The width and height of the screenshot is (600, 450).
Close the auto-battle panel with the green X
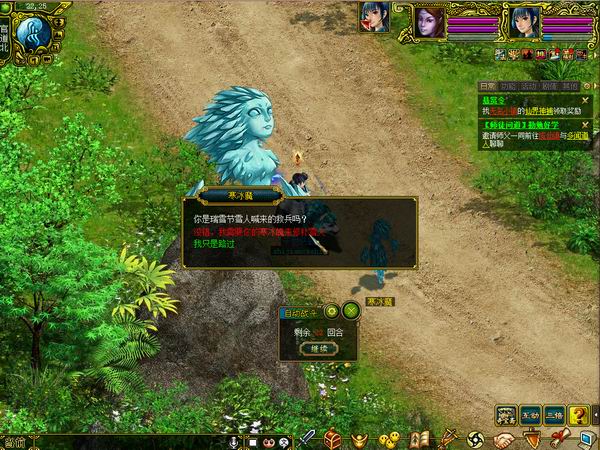(350, 311)
